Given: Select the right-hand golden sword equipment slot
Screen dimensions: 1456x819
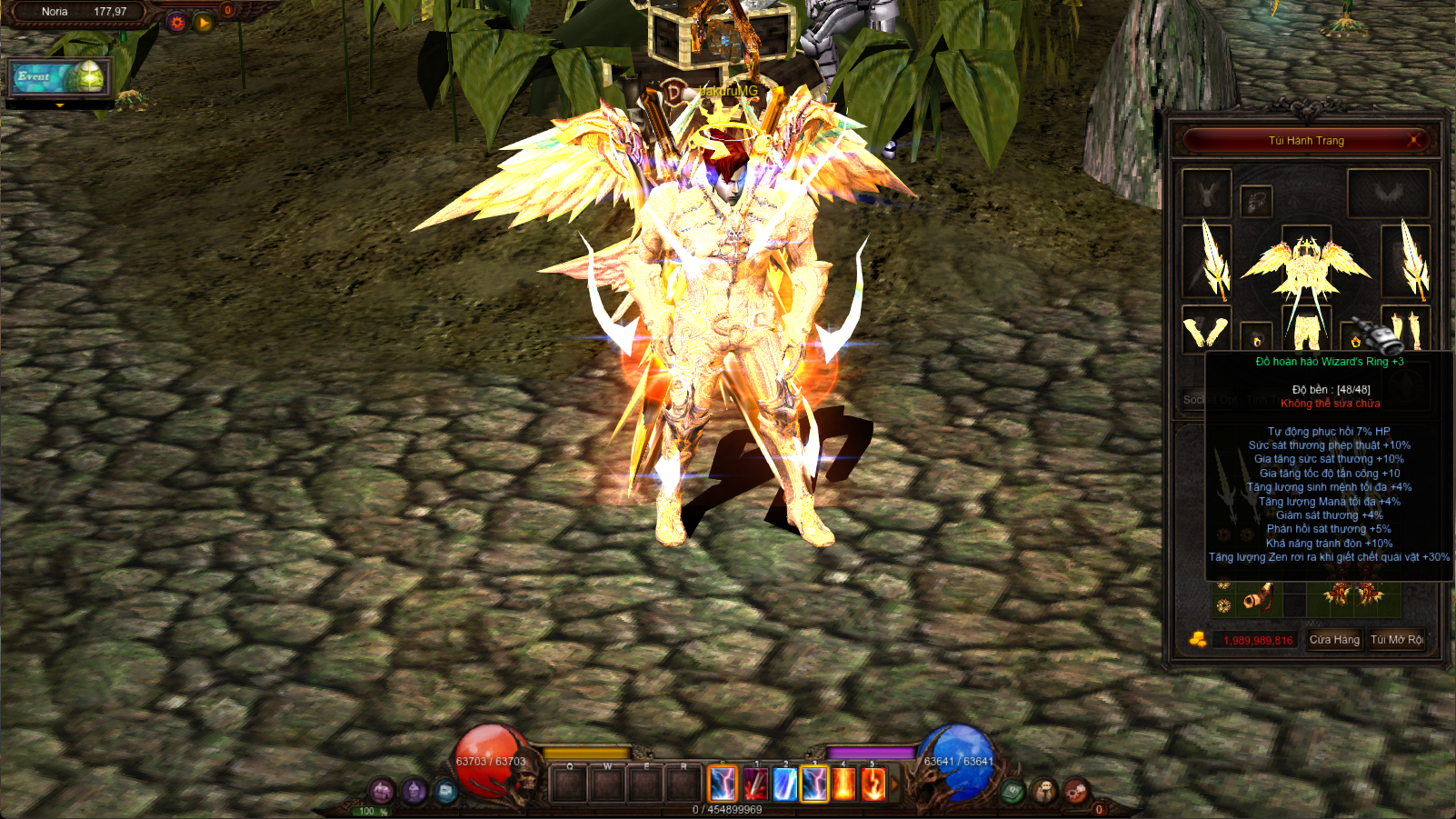Looking at the screenshot, I should point(1406,262).
